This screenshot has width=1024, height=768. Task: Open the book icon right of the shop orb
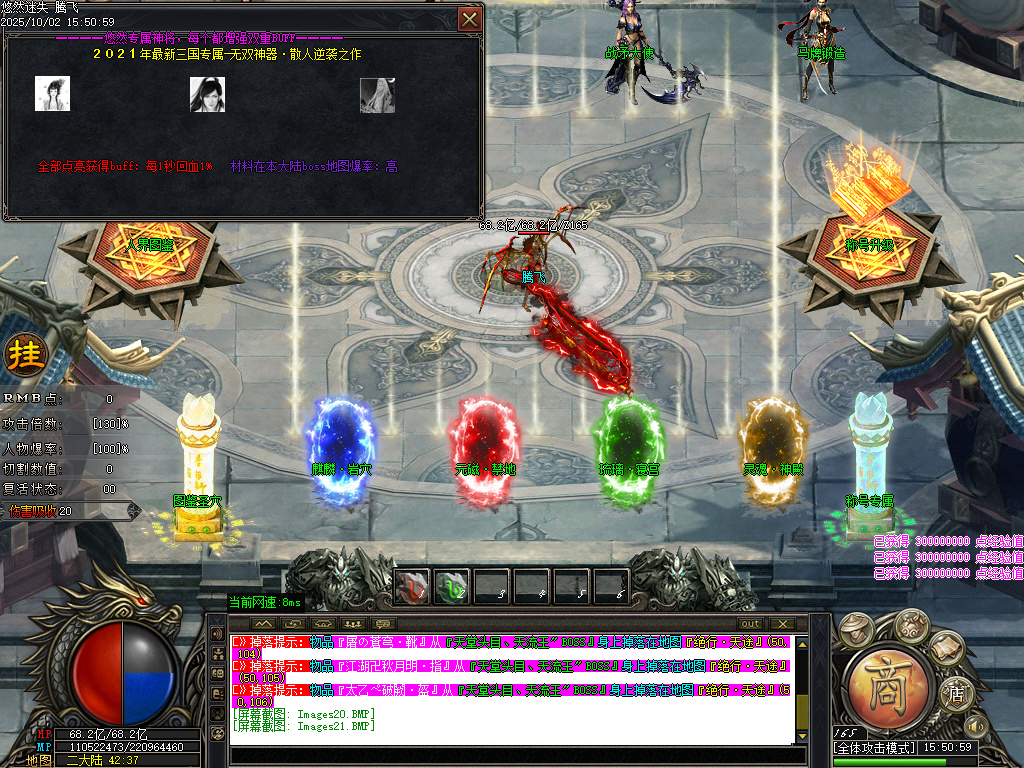[944, 649]
